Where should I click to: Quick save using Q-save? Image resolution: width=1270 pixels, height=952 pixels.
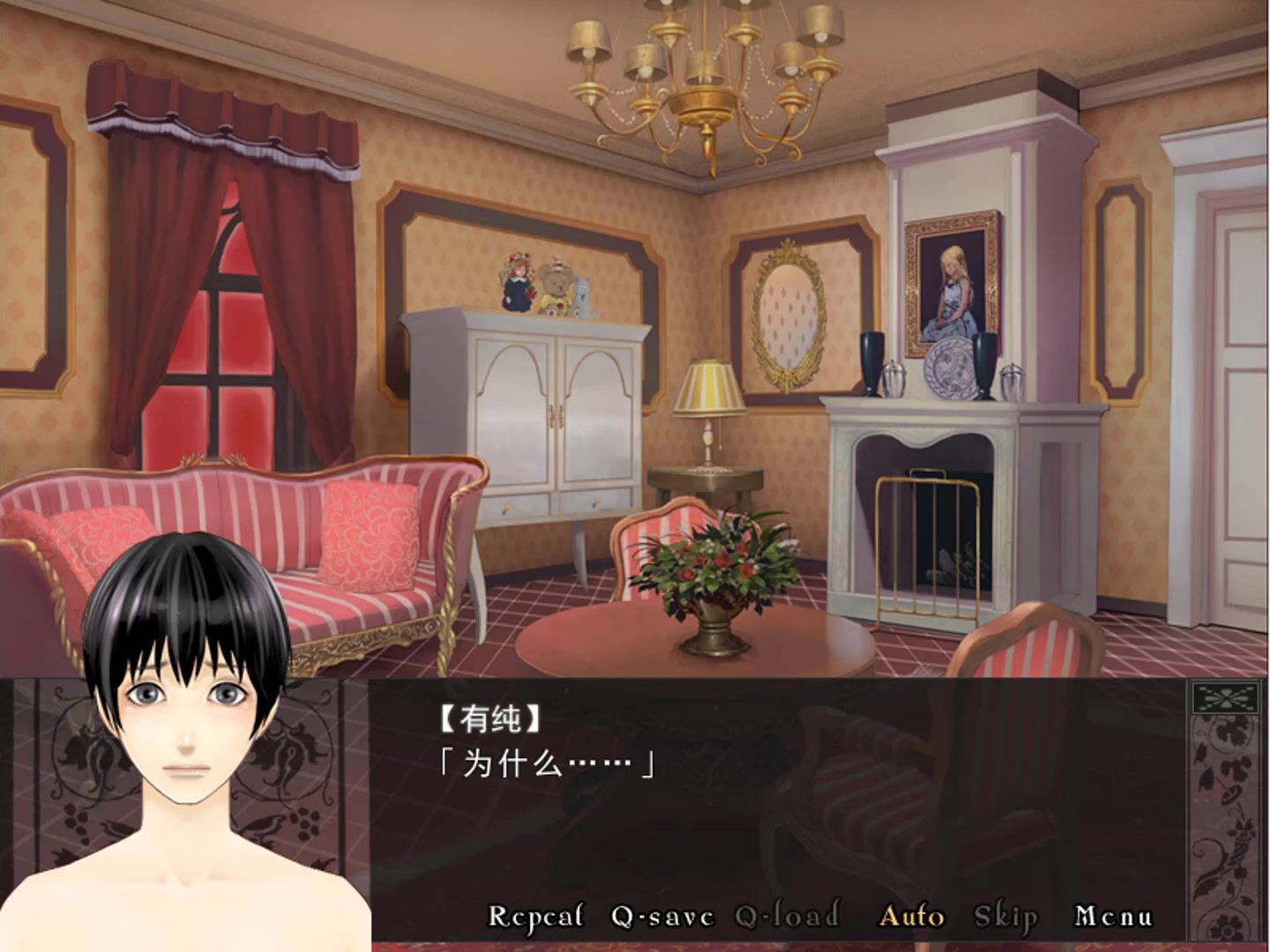pyautogui.click(x=662, y=917)
